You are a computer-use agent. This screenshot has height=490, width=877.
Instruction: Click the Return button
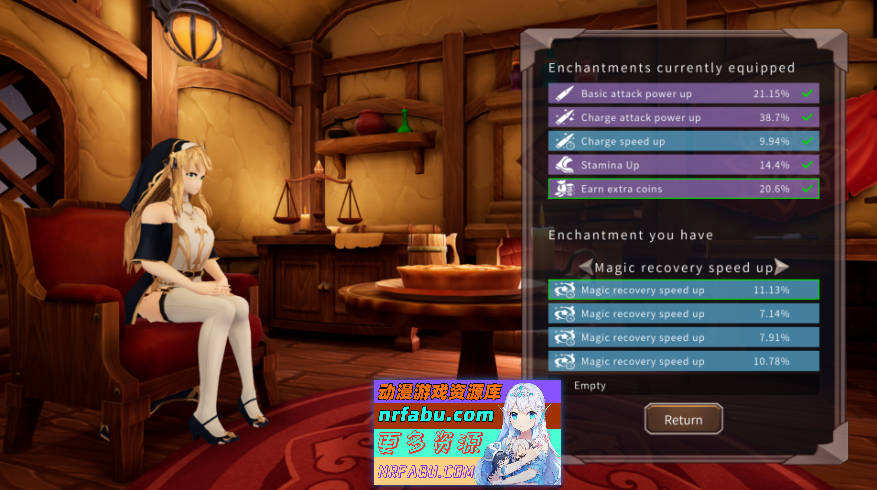(683, 420)
